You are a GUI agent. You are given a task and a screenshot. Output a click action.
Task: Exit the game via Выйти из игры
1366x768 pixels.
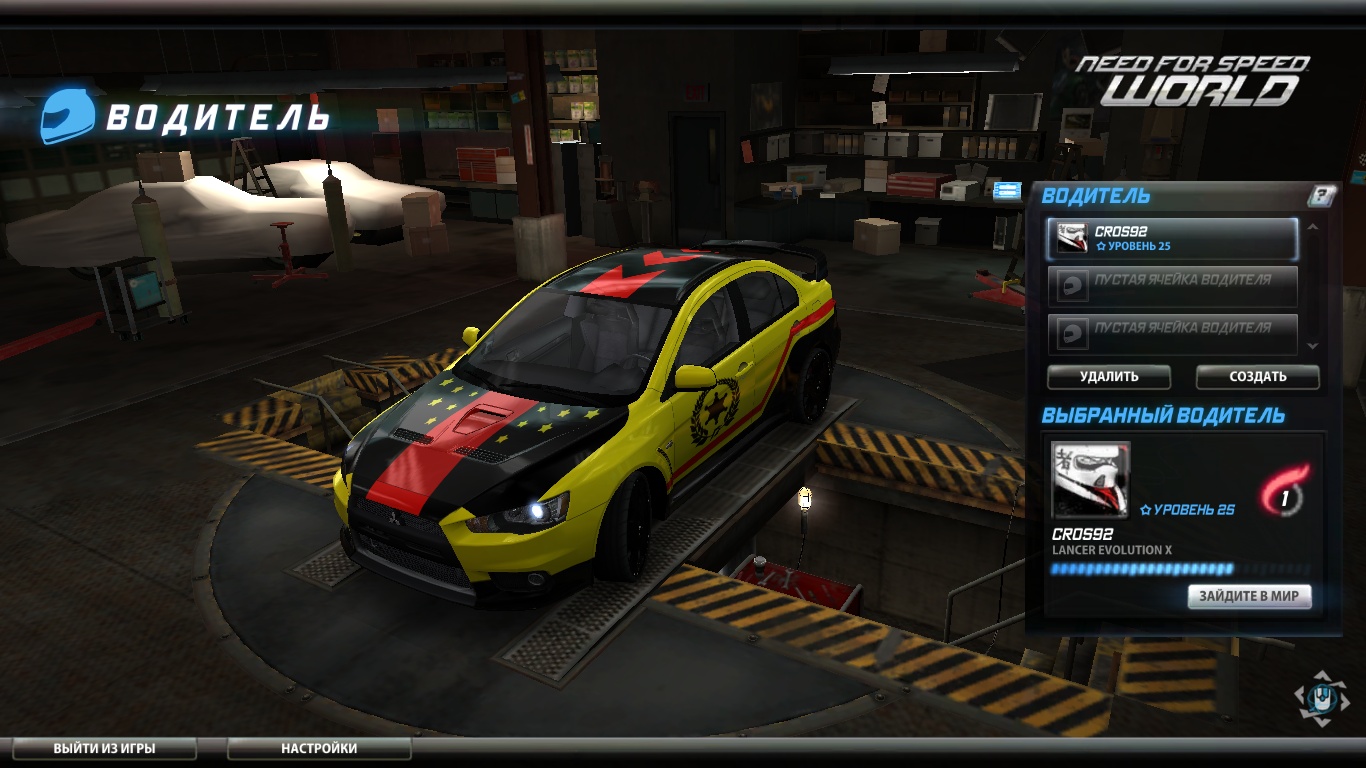point(104,748)
